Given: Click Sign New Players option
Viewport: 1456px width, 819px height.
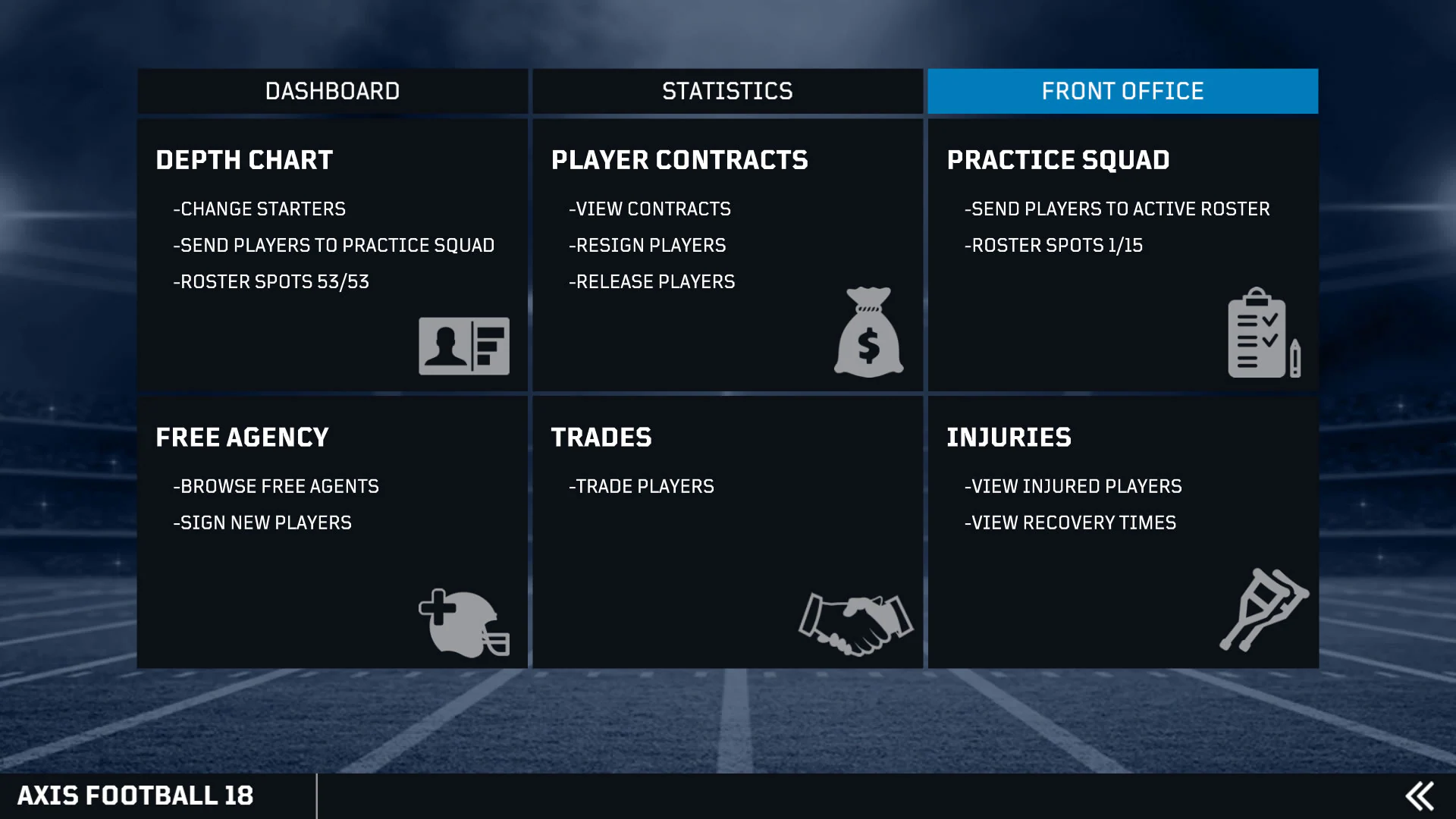Looking at the screenshot, I should [263, 522].
